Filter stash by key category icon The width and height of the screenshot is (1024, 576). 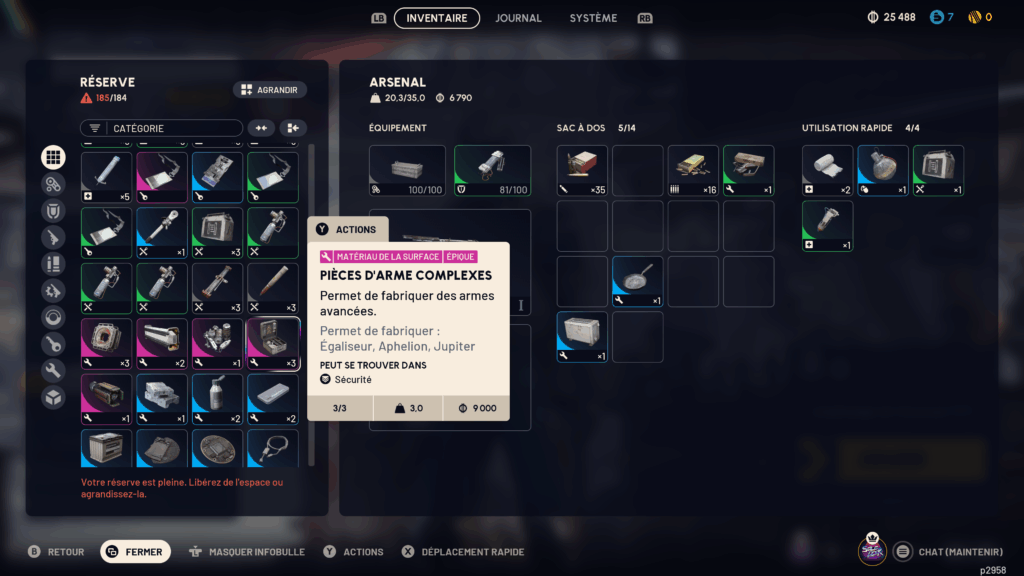54,344
